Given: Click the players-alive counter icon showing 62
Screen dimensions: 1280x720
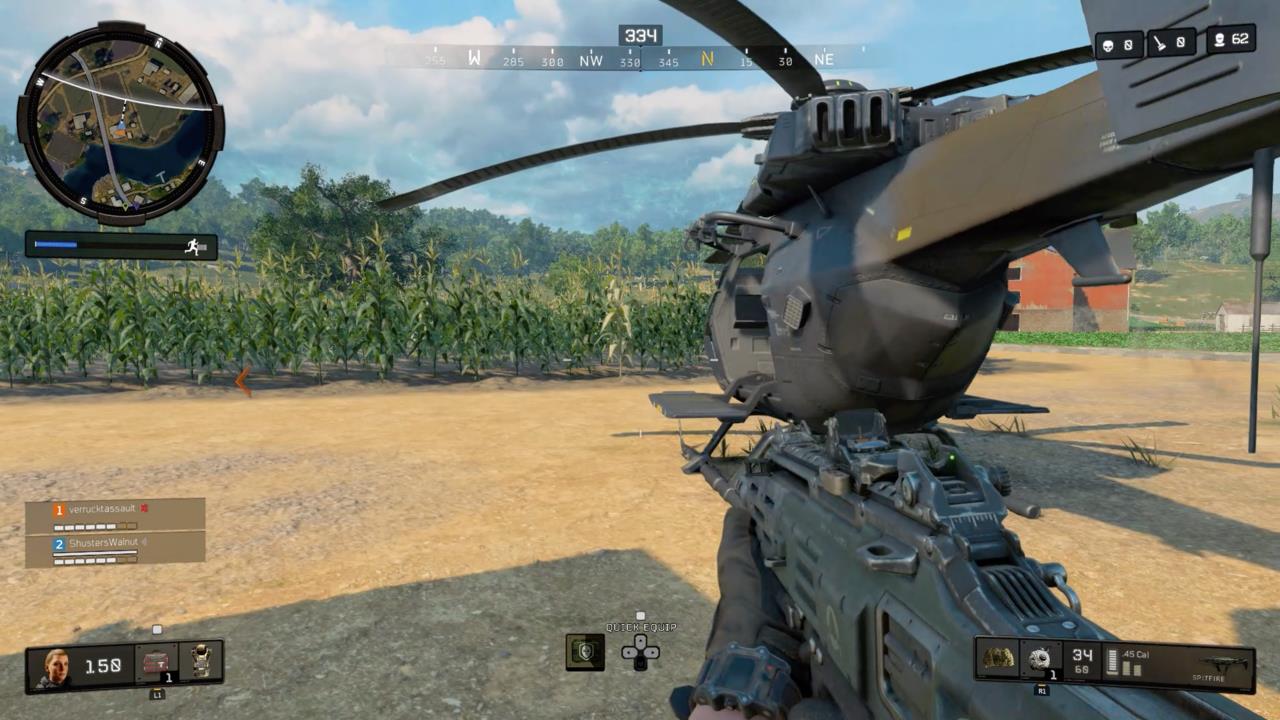Looking at the screenshot, I should pos(1221,42).
